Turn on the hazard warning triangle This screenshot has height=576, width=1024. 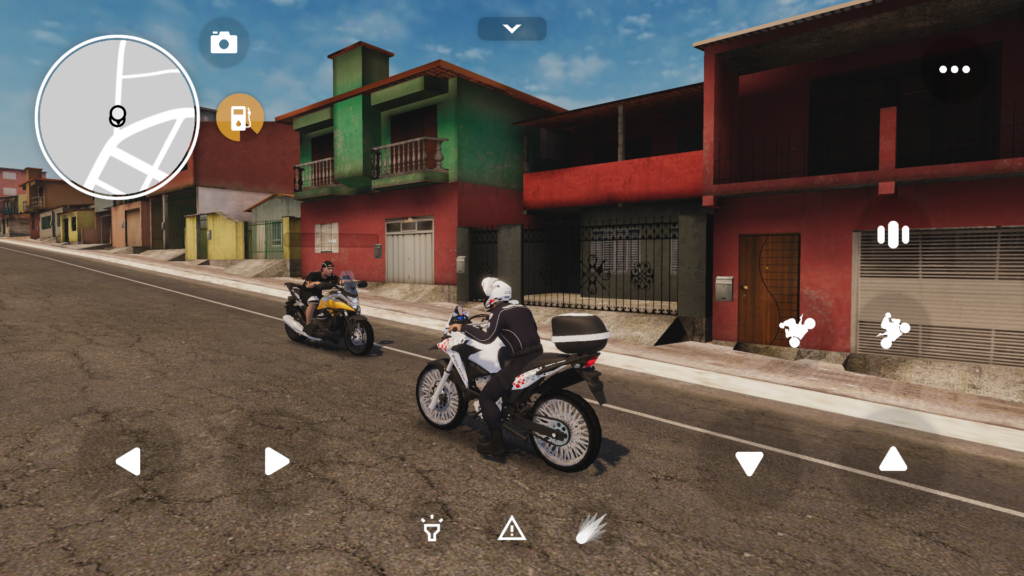[x=512, y=528]
